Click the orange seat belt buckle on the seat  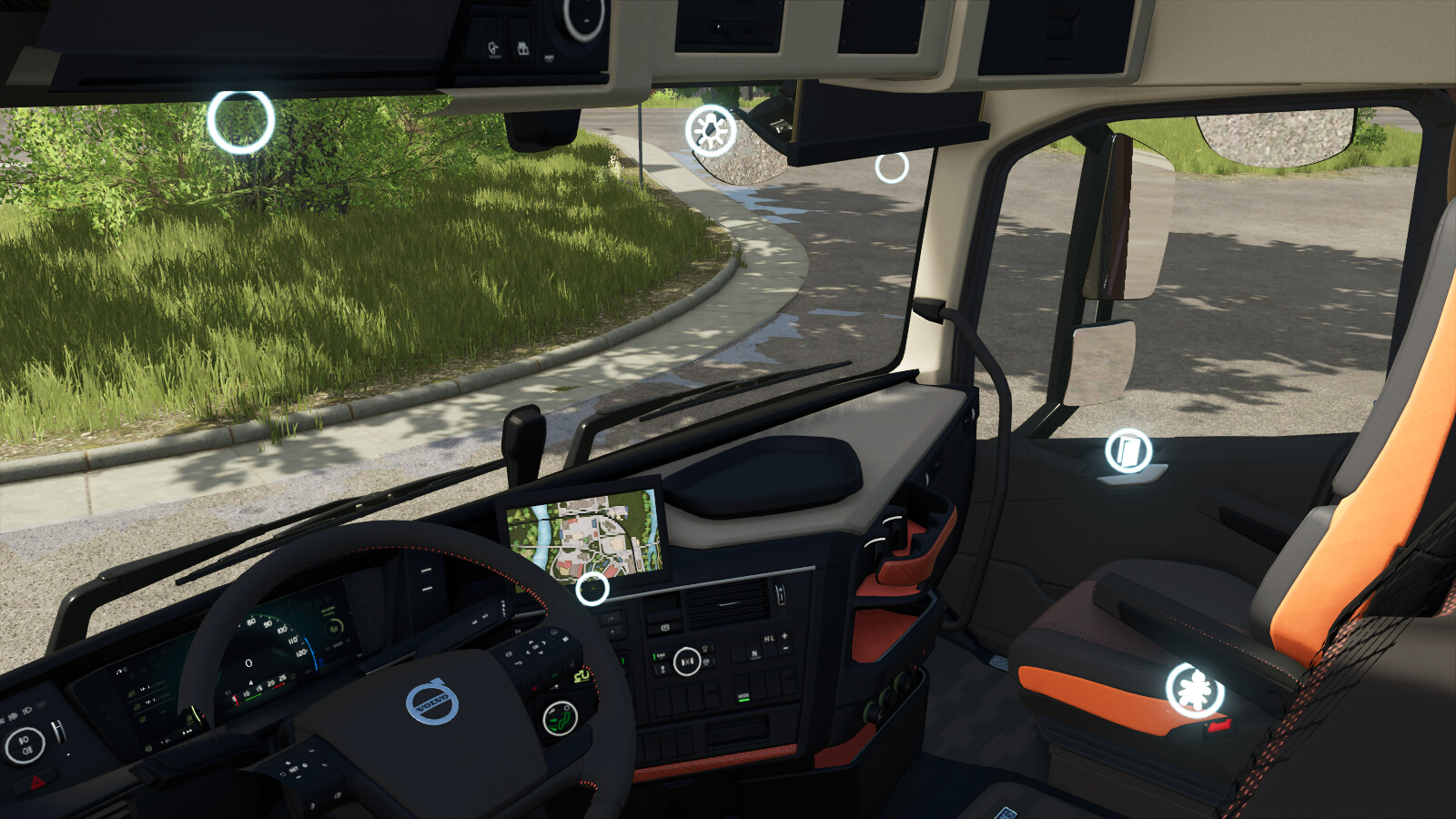click(x=1220, y=727)
